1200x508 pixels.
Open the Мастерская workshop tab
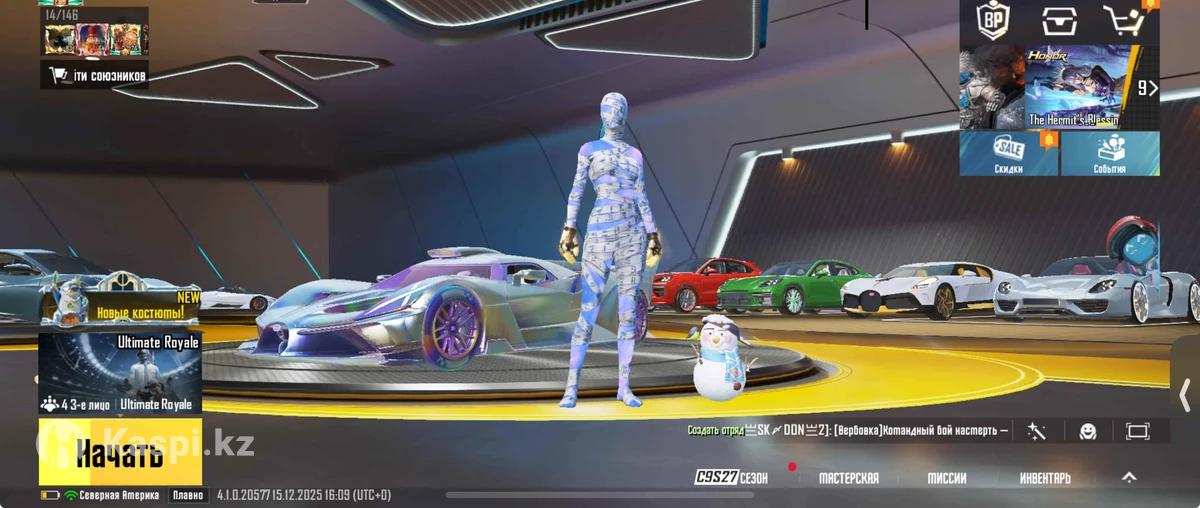pyautogui.click(x=848, y=478)
